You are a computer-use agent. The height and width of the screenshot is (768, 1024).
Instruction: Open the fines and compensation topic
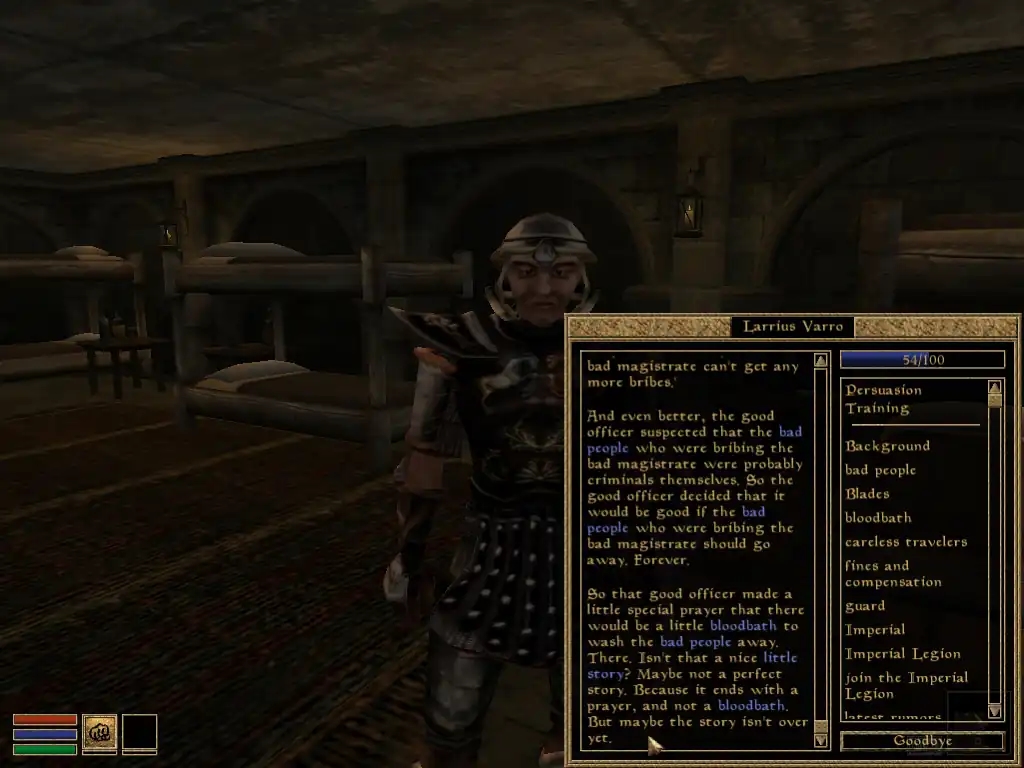[x=892, y=574]
